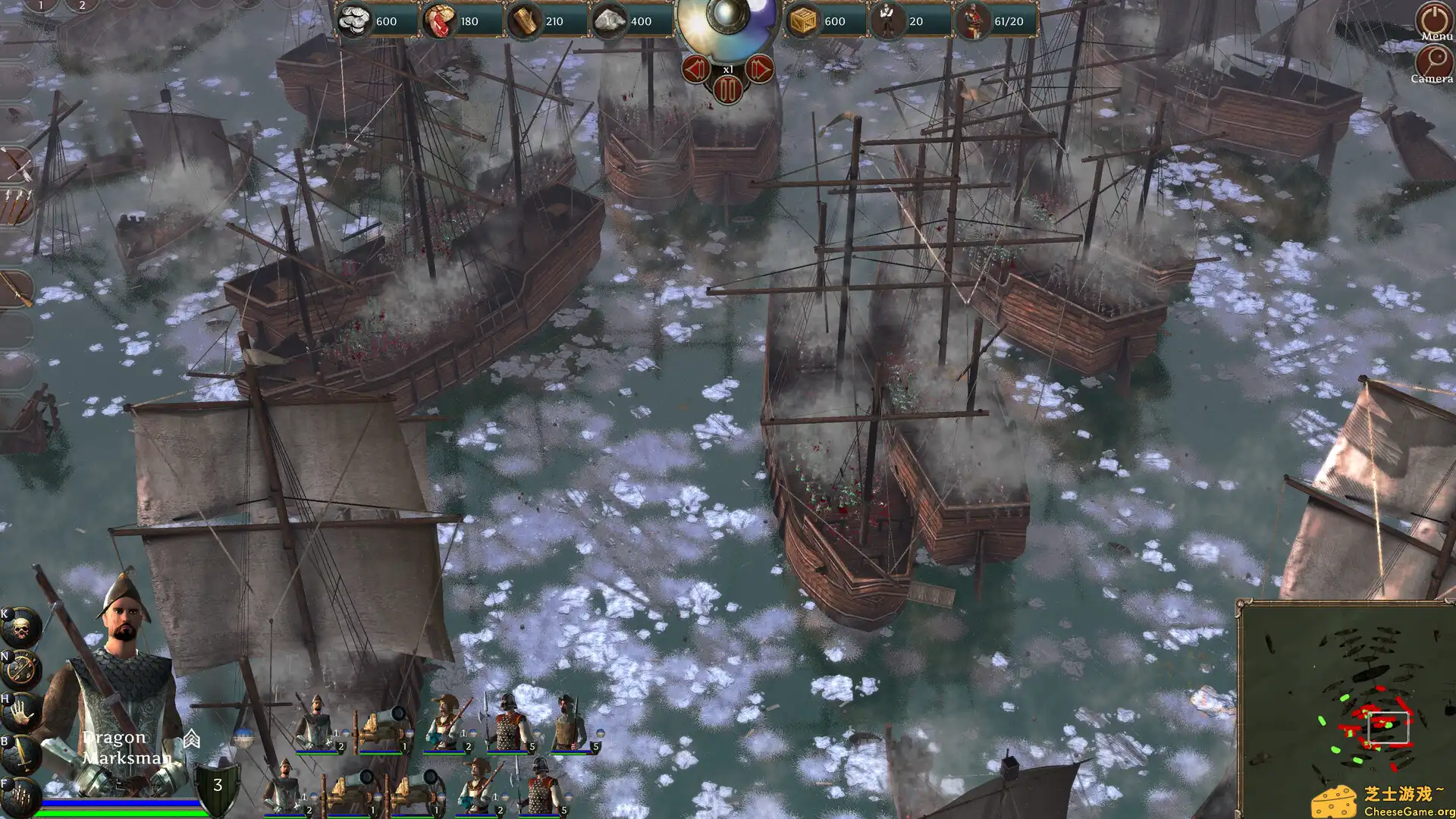1456x819 pixels.
Task: Pause the game with the pause button
Action: [x=726, y=89]
